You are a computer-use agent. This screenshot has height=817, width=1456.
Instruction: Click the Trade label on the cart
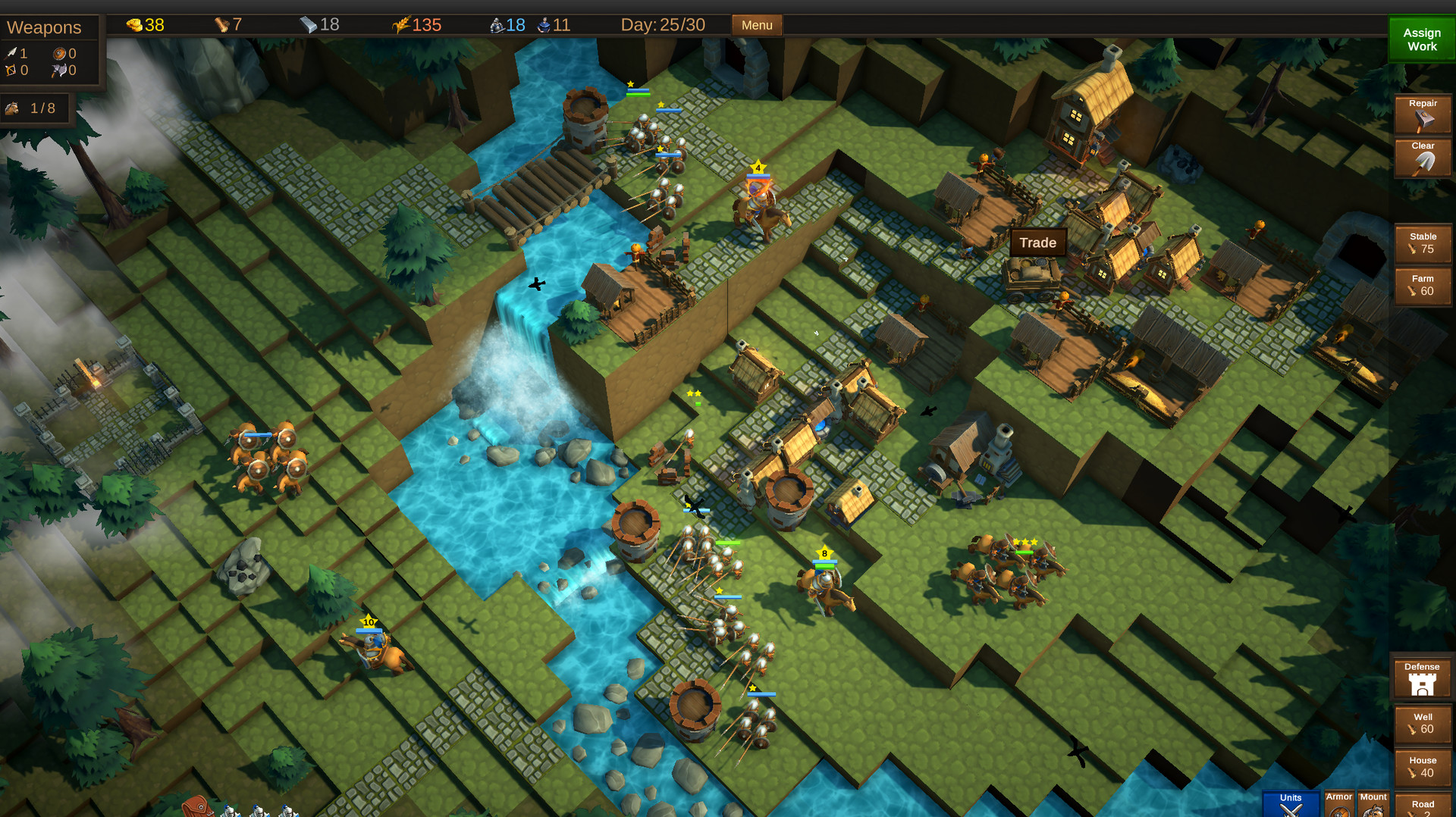click(1037, 243)
